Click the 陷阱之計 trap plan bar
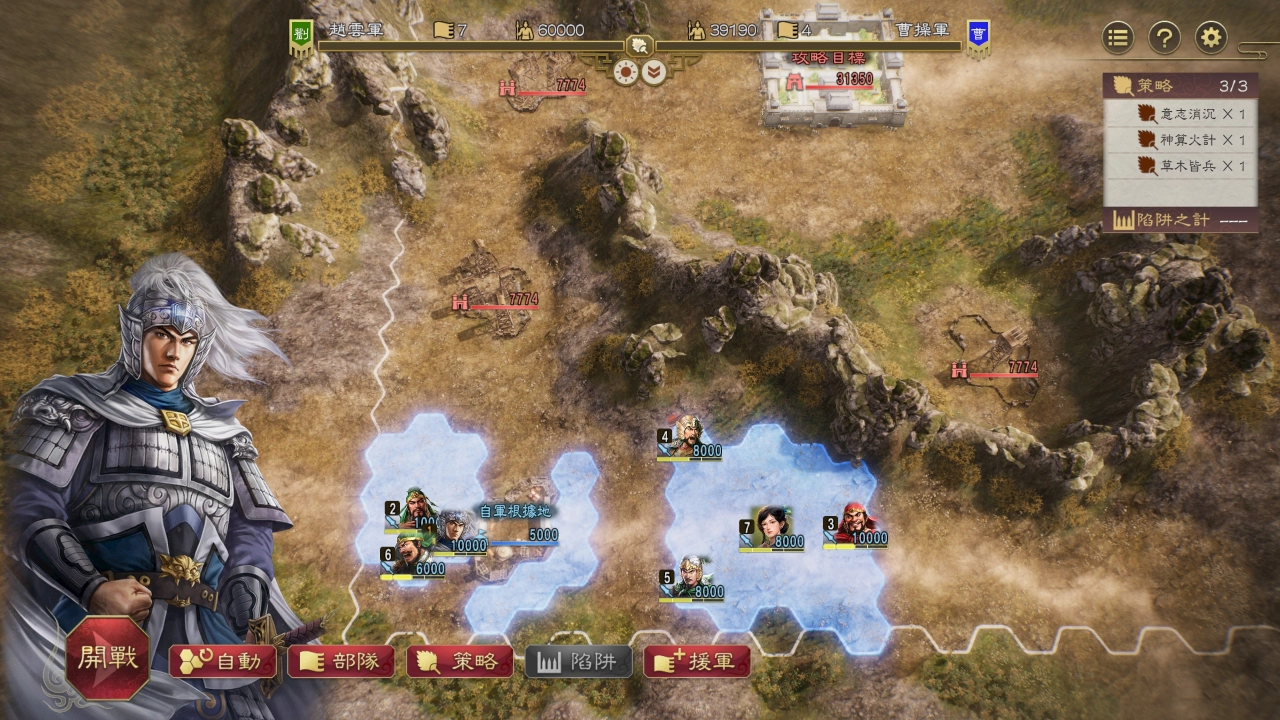The width and height of the screenshot is (1280, 720). (x=1181, y=220)
